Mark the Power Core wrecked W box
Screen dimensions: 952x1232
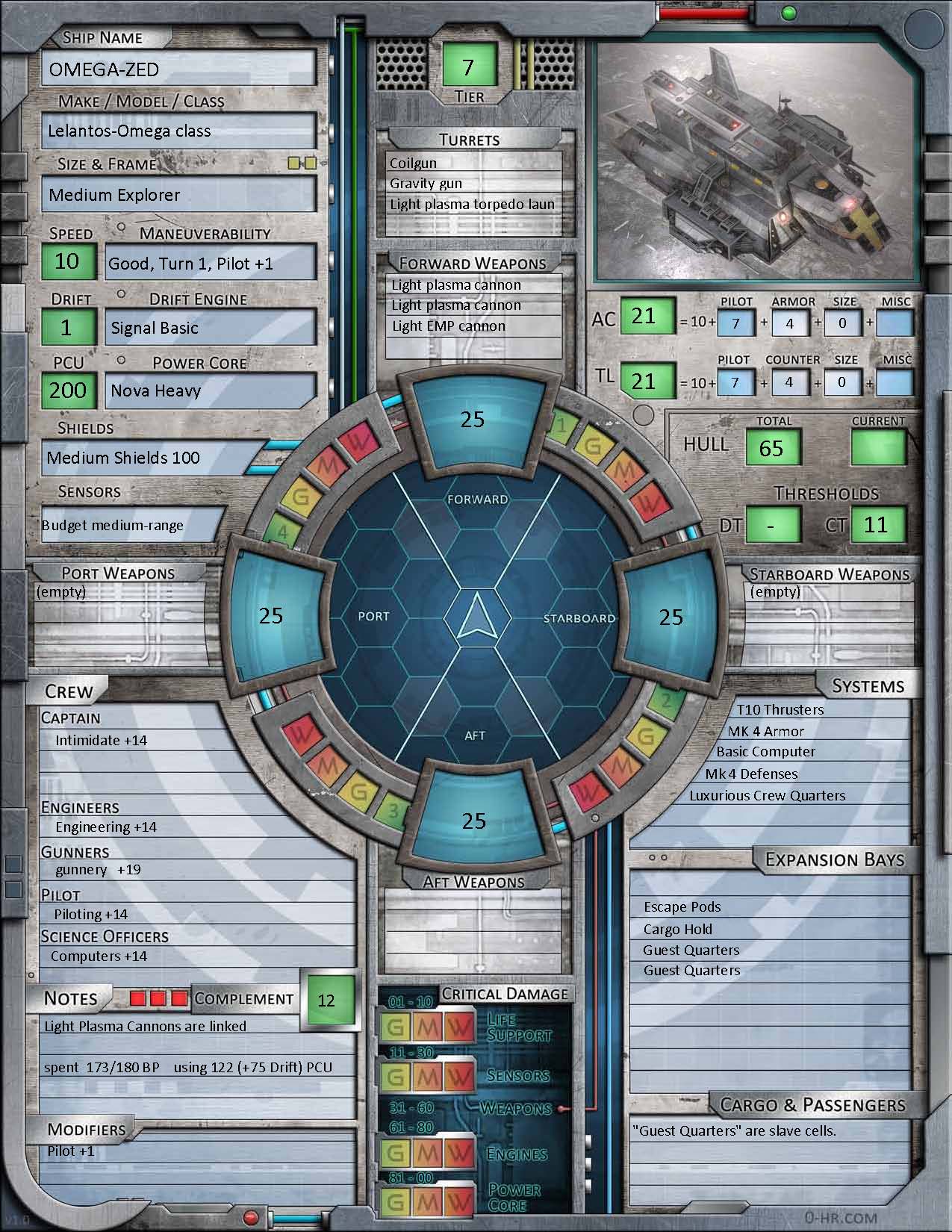[458, 1201]
